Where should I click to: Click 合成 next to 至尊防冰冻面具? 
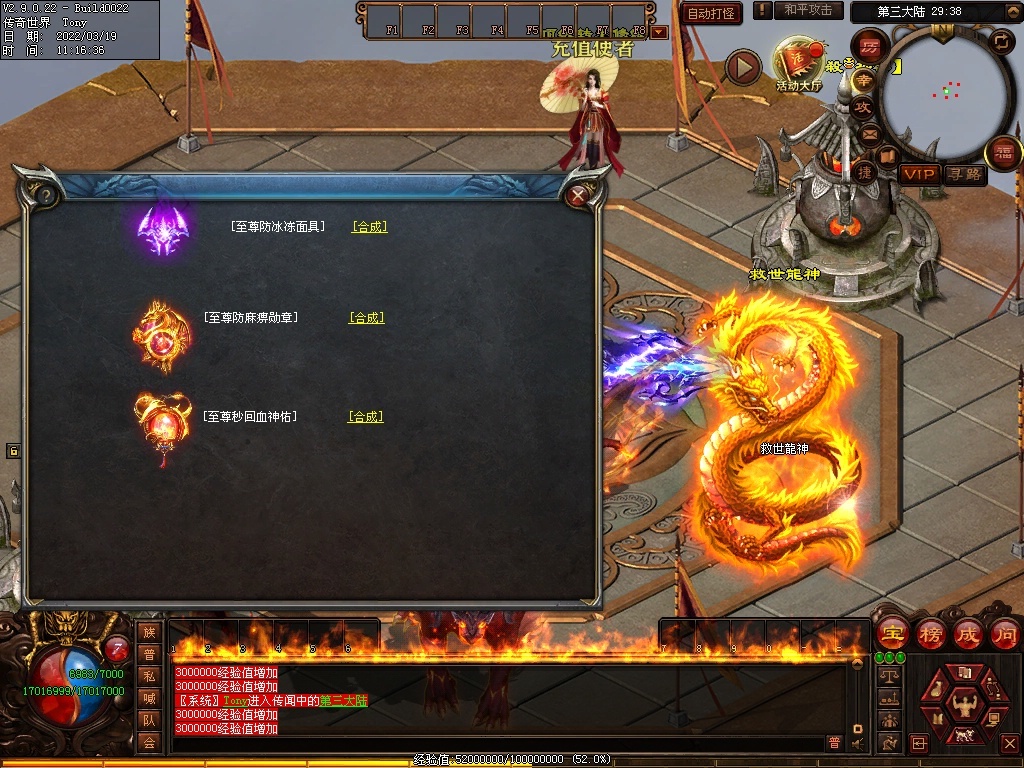click(369, 227)
